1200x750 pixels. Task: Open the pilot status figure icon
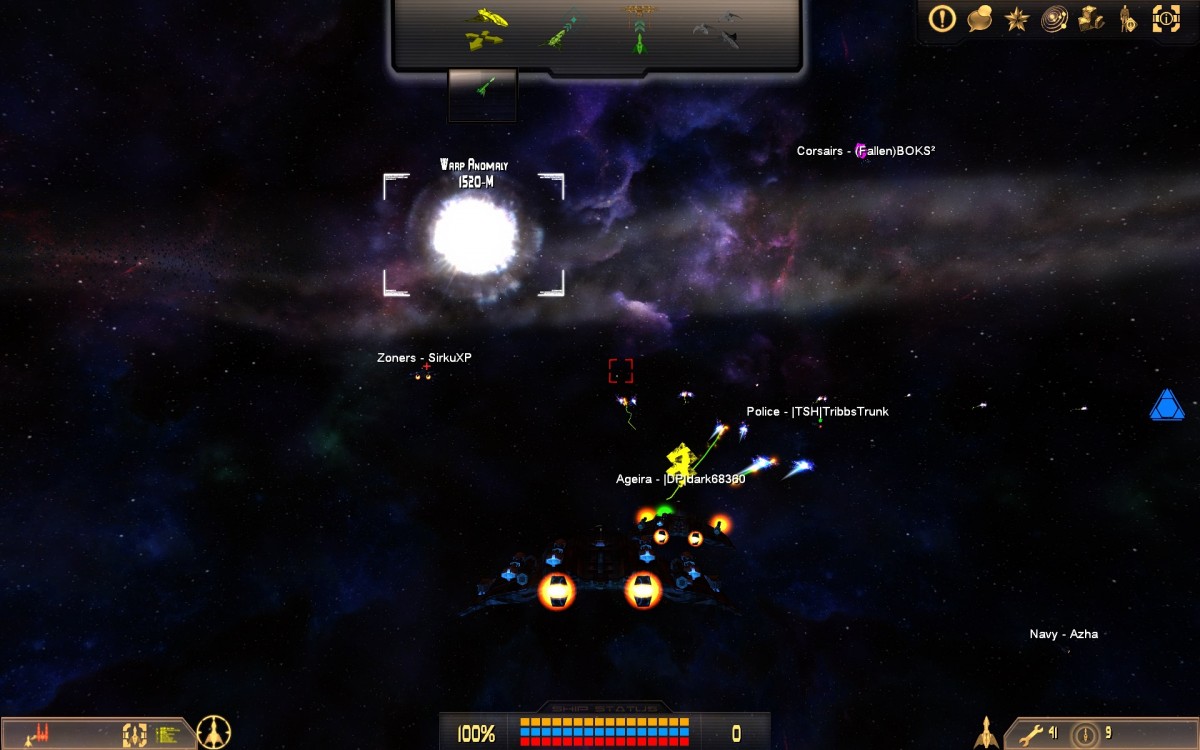pos(1127,18)
